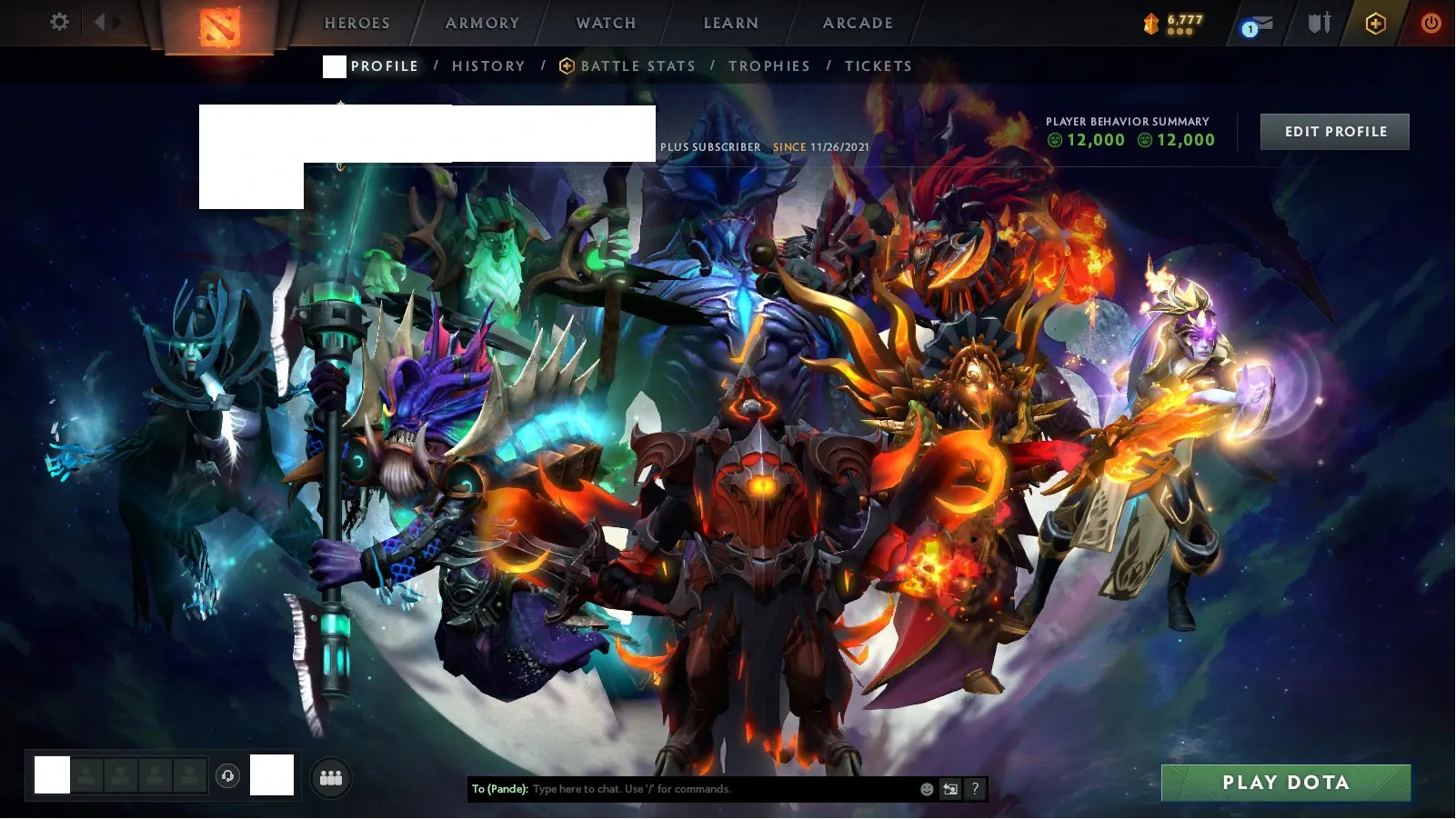Screen dimensions: 1456x819
Task: Open the Arcade section
Action: click(858, 24)
